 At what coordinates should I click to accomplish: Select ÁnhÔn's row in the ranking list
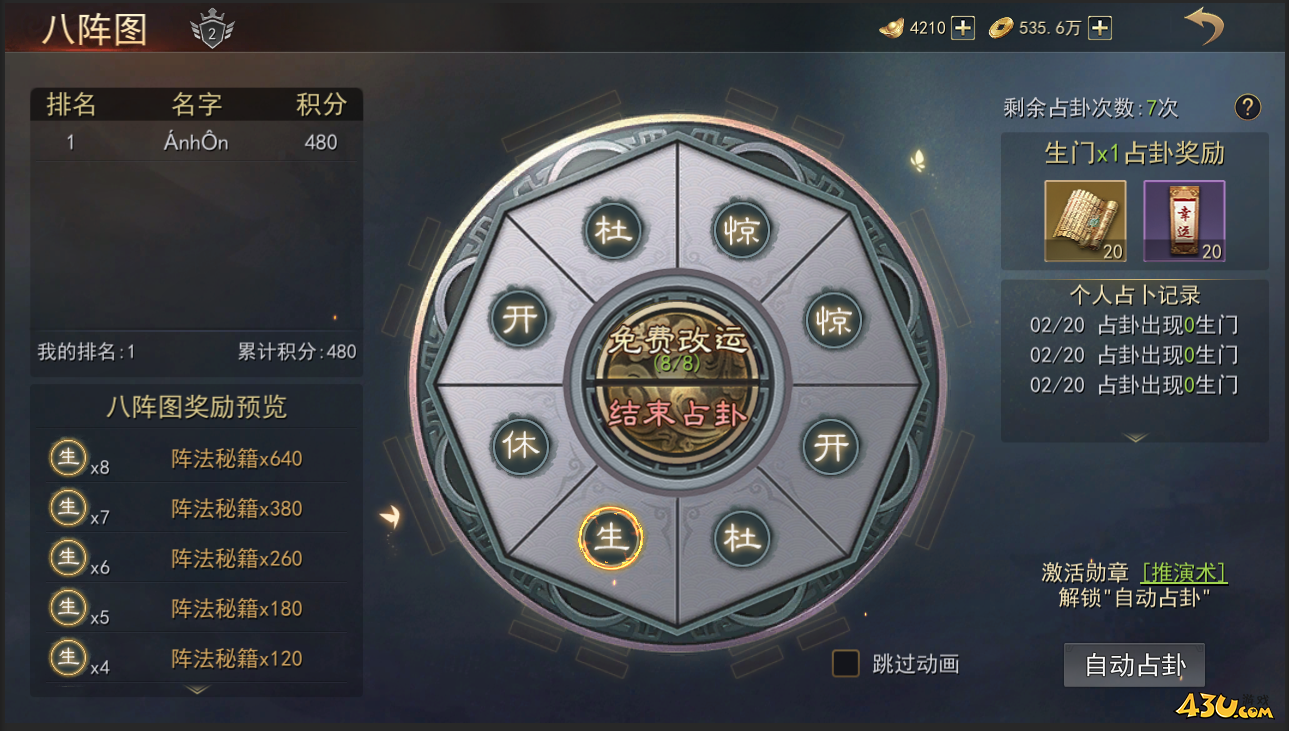pos(196,141)
